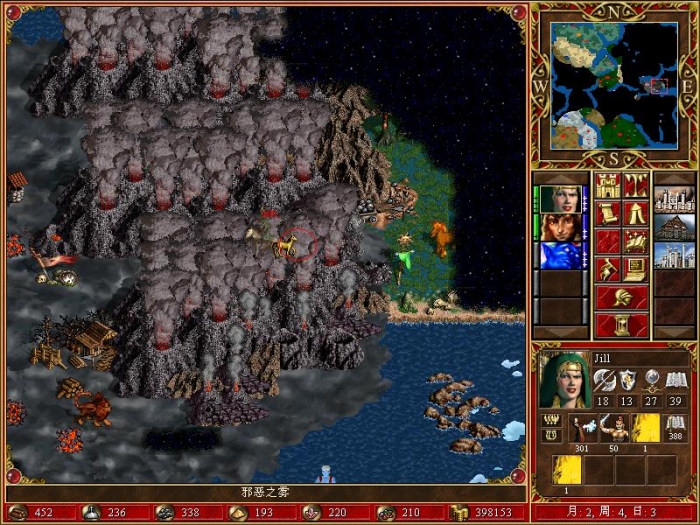The width and height of the screenshot is (700, 525).
Task: Select the 50-count swordsman troop stack
Action: coord(614,428)
